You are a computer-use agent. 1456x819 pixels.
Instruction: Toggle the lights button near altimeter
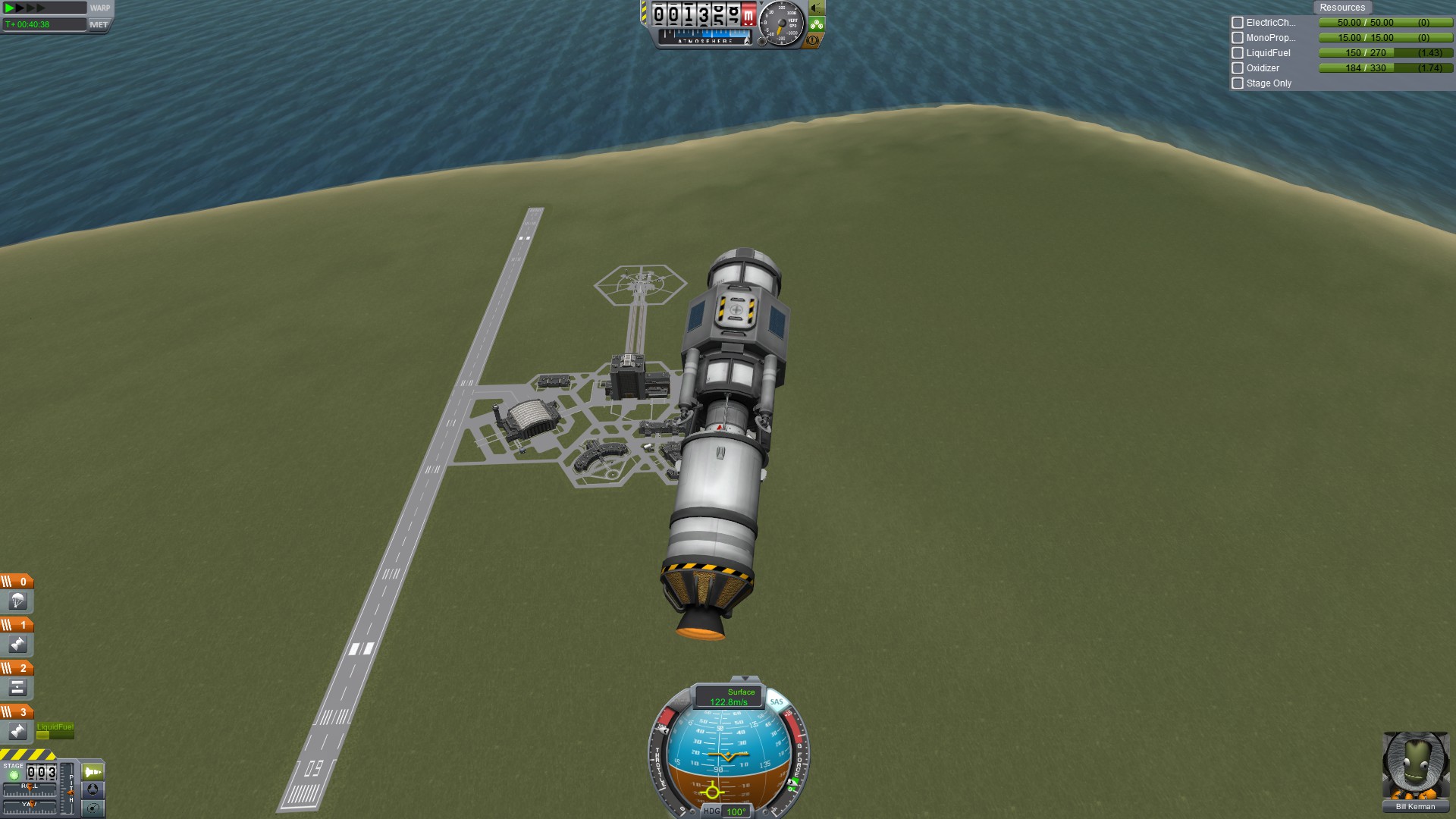click(x=816, y=8)
